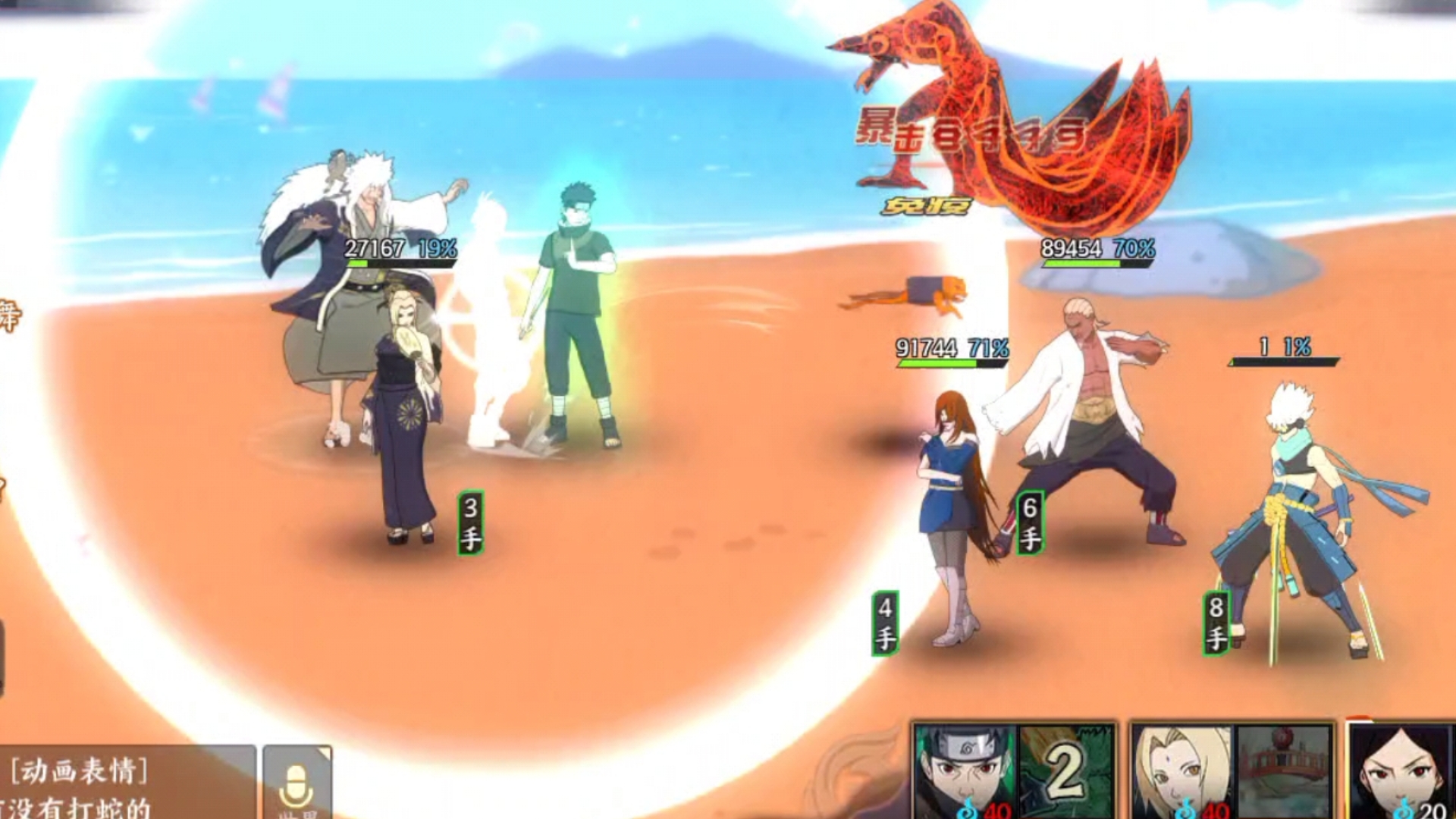Tap the microphone voice chat button
Screen dimensions: 1456x819
297,783
